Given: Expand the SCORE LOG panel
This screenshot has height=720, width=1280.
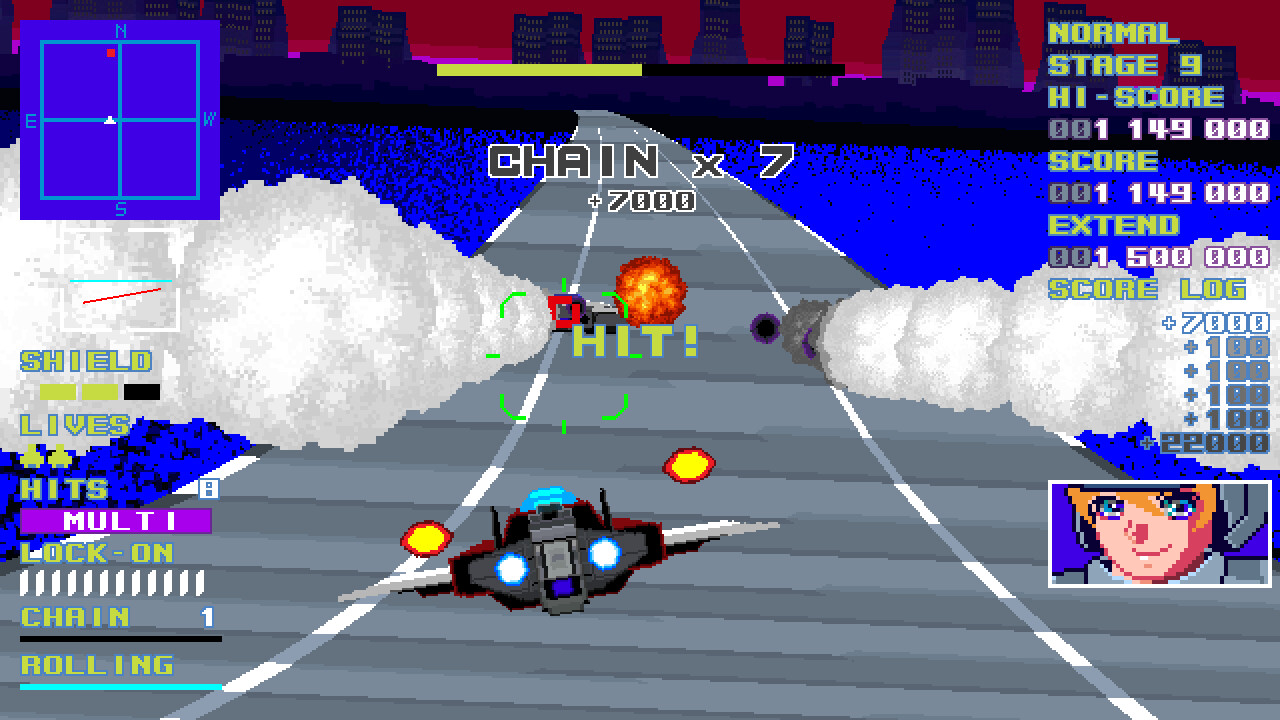Looking at the screenshot, I should pos(1150,289).
